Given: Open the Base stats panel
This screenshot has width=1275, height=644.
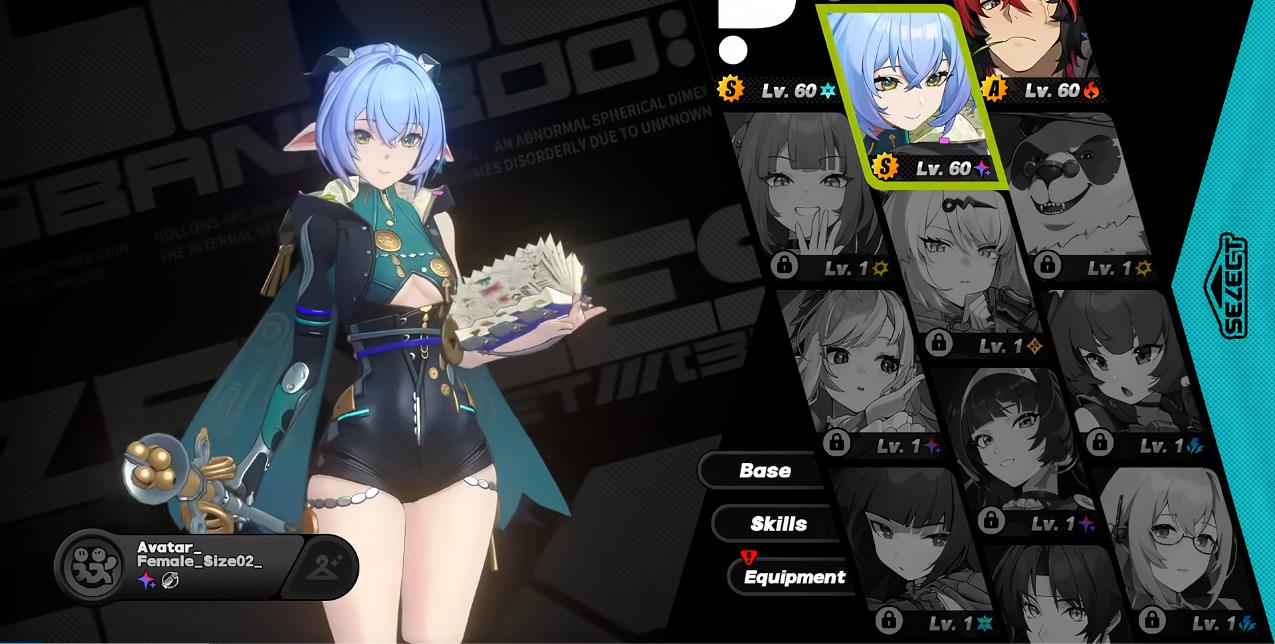Looking at the screenshot, I should click(765, 470).
